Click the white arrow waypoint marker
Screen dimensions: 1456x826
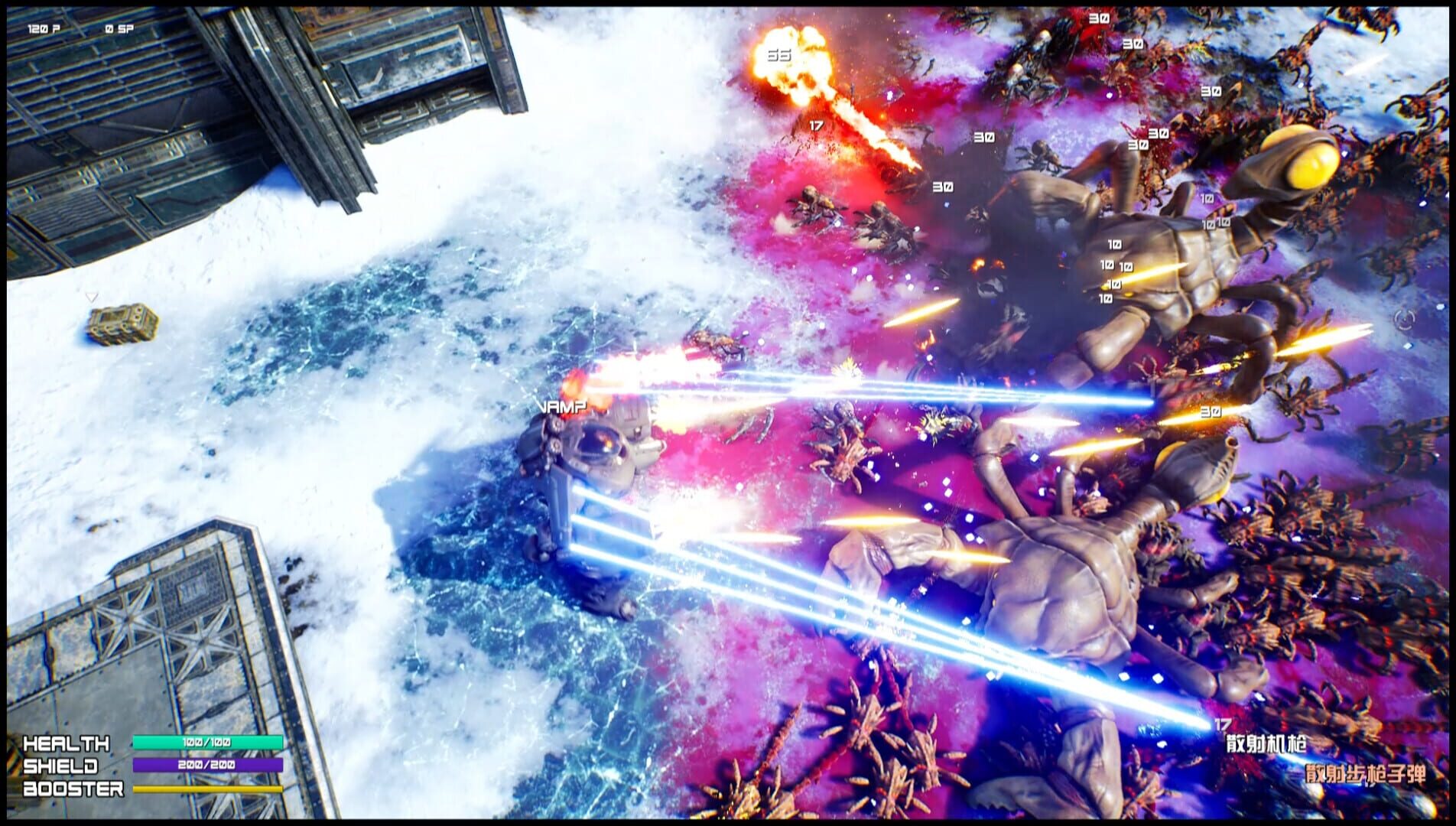[92, 295]
